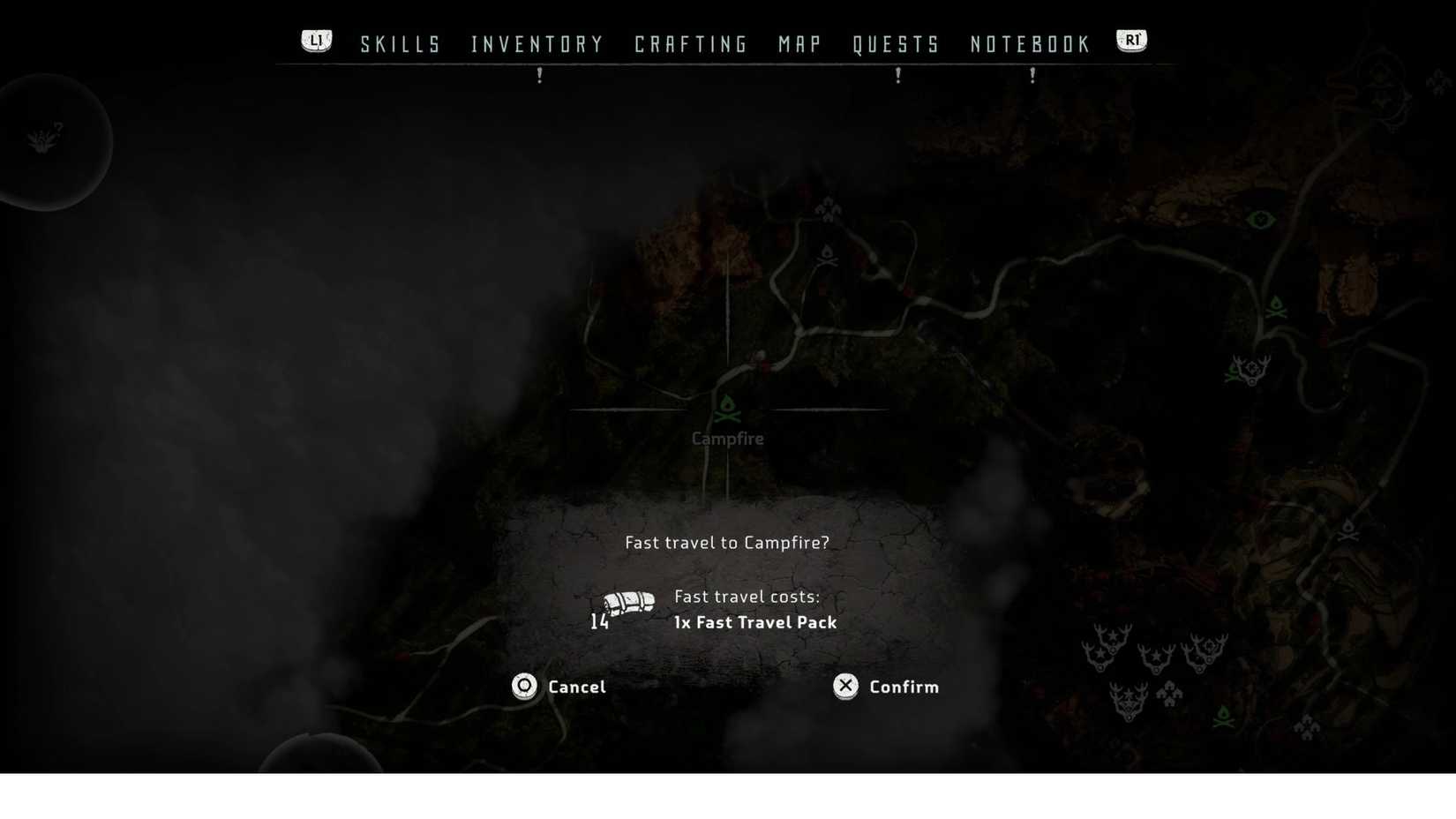Screen dimensions: 1456x819
Task: Click the L1 shoulder button icon
Action: tap(316, 39)
